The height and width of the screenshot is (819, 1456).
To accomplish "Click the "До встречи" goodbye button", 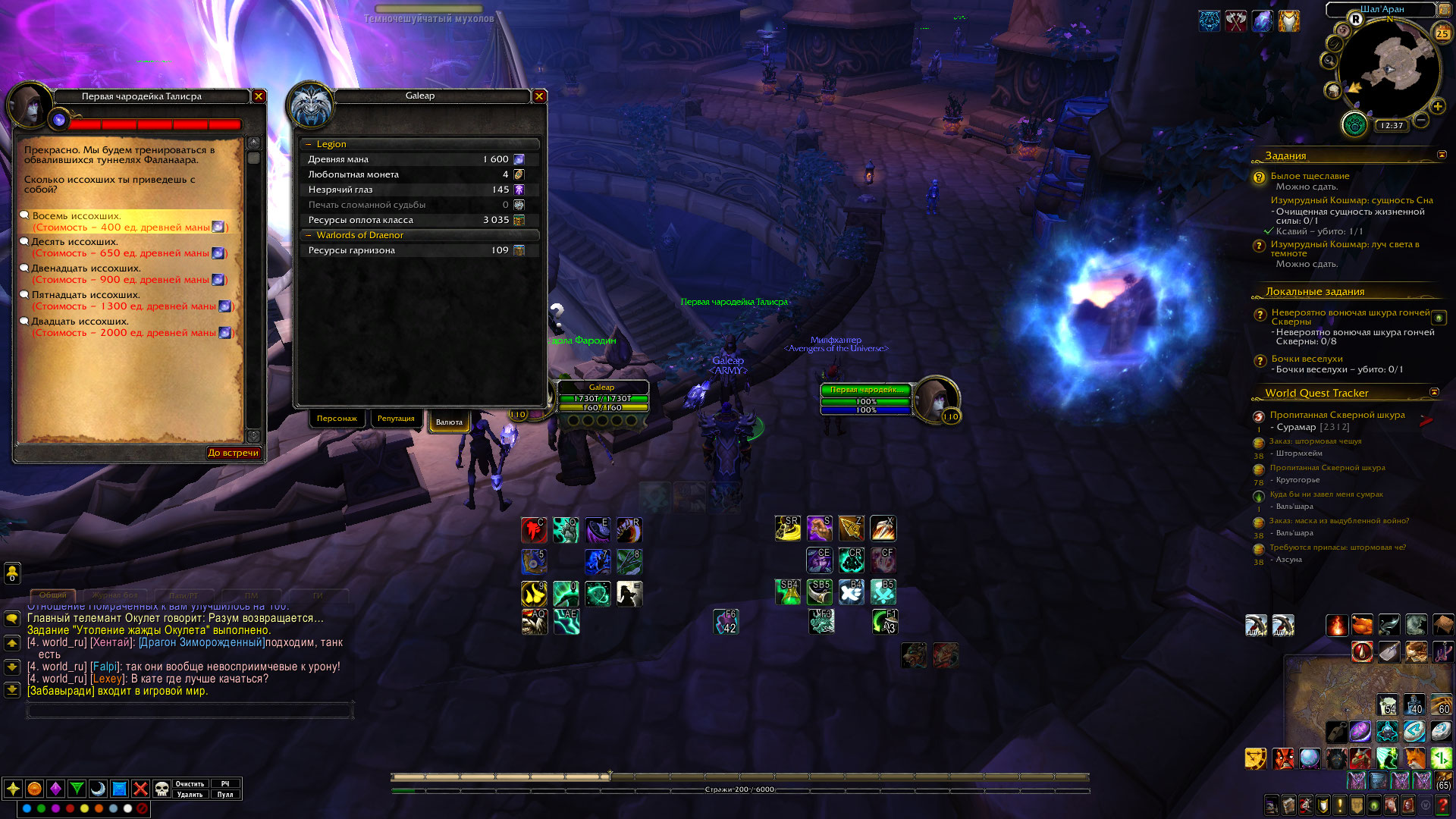I will click(233, 453).
